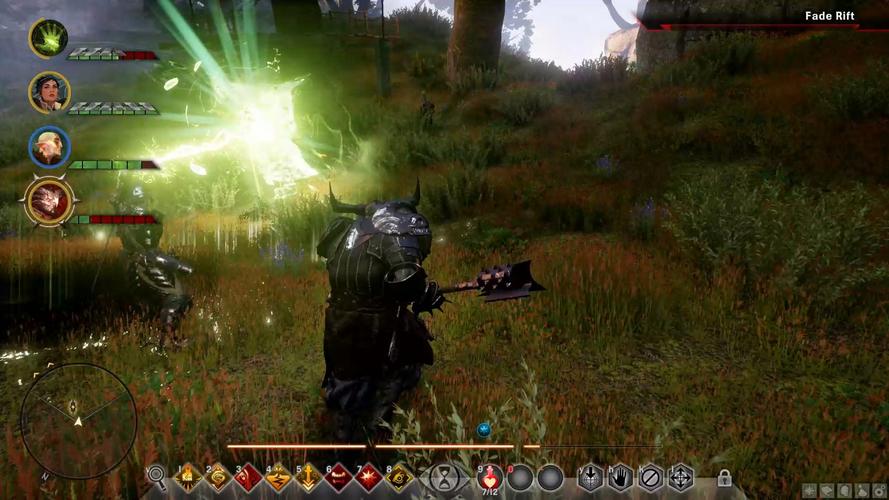This screenshot has width=889, height=500.
Task: Use the gold swirl ability in slot 8
Action: (x=399, y=477)
